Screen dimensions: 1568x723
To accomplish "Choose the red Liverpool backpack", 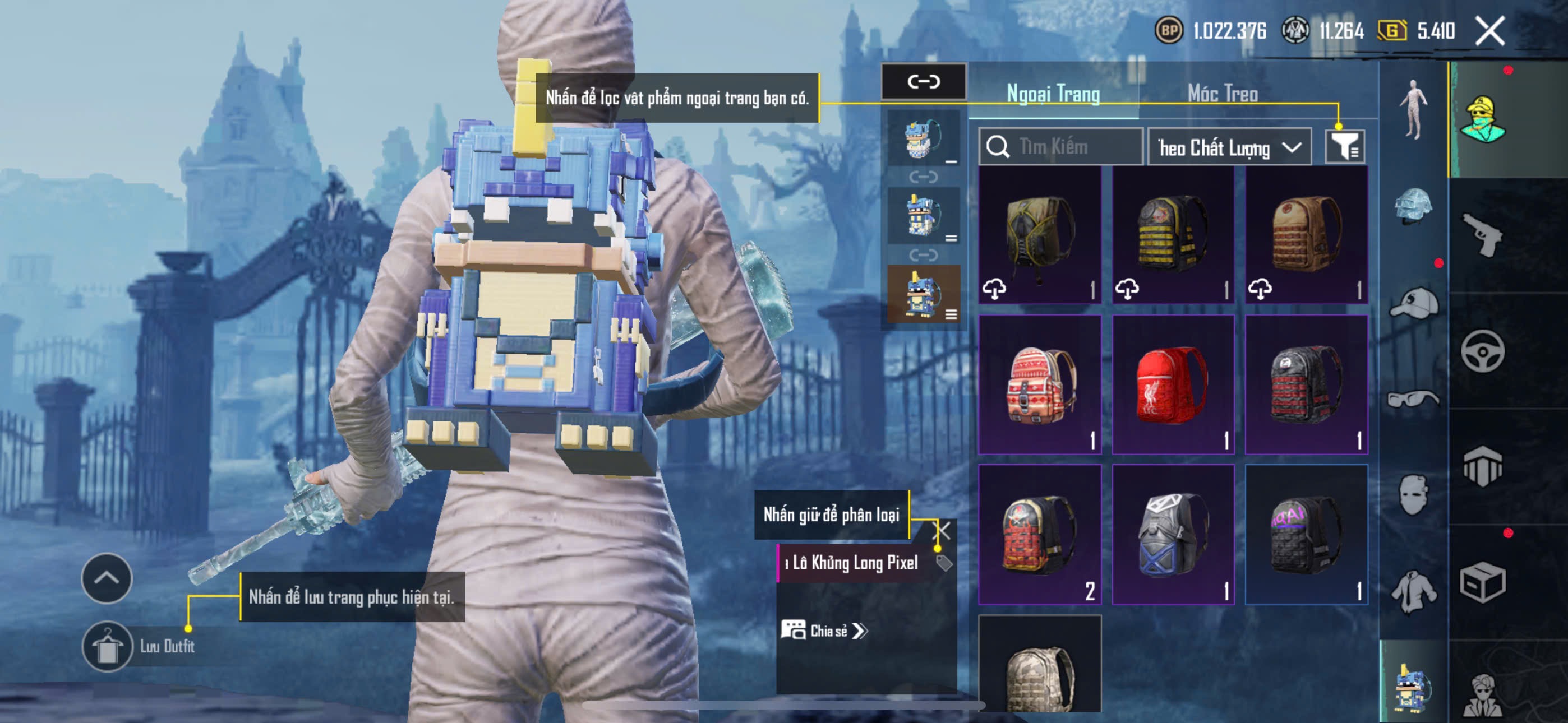I will pyautogui.click(x=1172, y=384).
